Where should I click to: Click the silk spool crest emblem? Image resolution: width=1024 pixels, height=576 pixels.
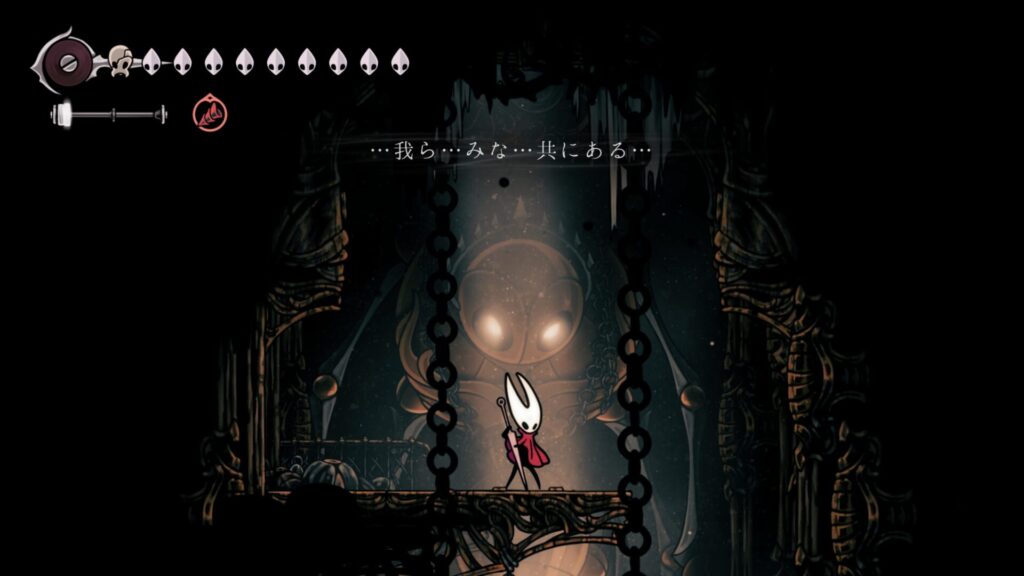tap(67, 61)
